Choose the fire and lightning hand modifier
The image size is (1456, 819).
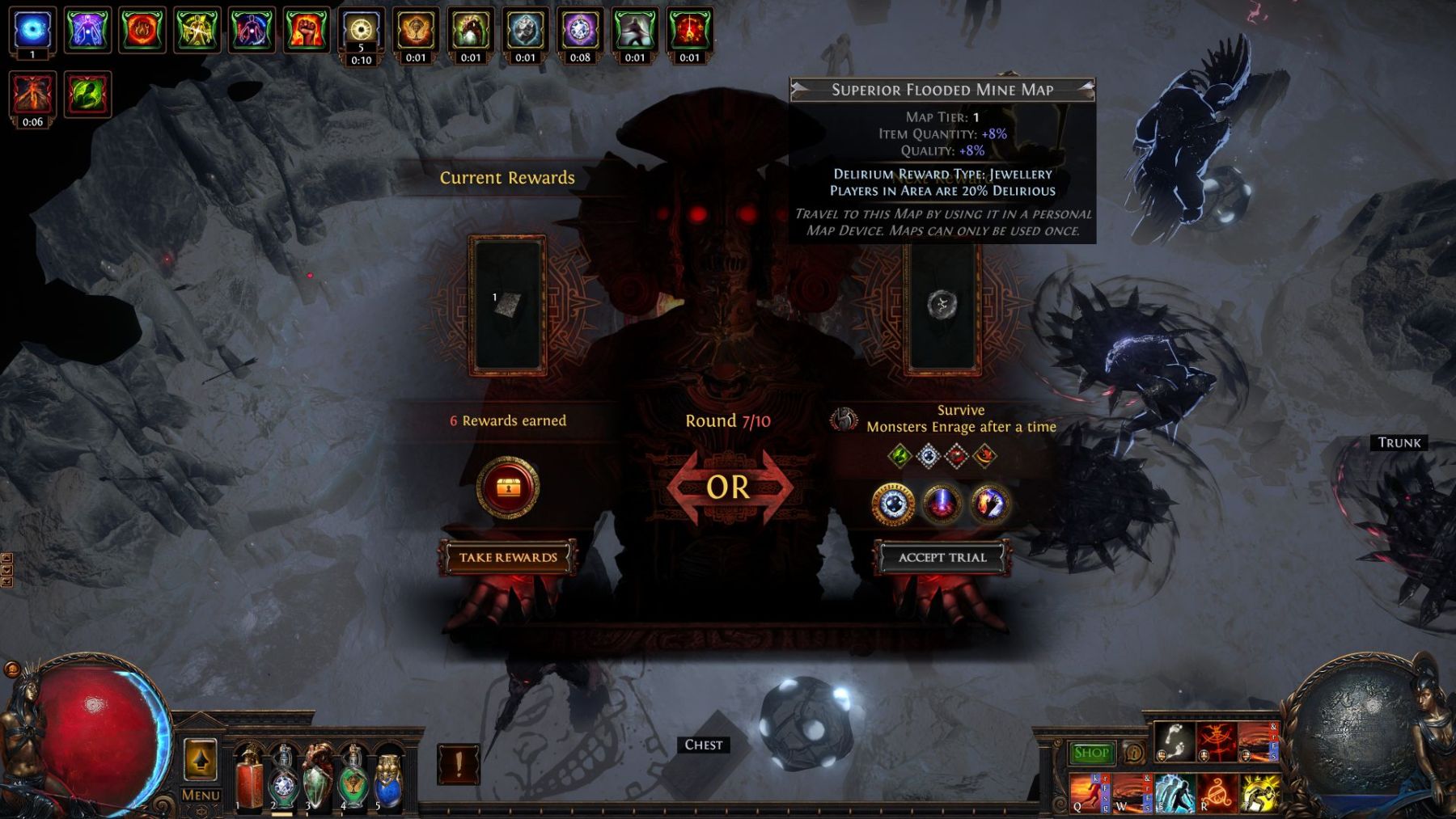[x=989, y=504]
